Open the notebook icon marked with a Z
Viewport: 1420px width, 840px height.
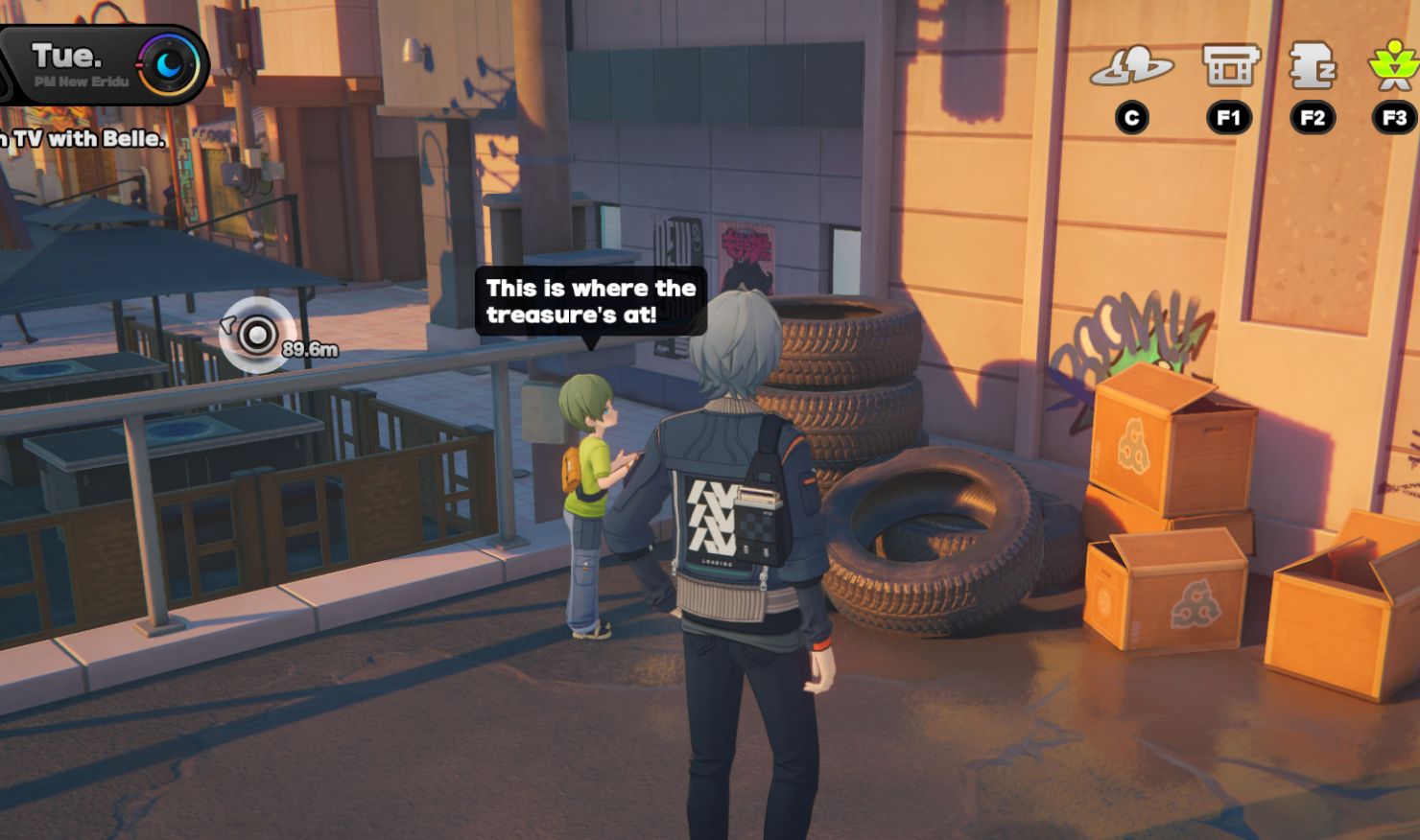coord(1313,65)
